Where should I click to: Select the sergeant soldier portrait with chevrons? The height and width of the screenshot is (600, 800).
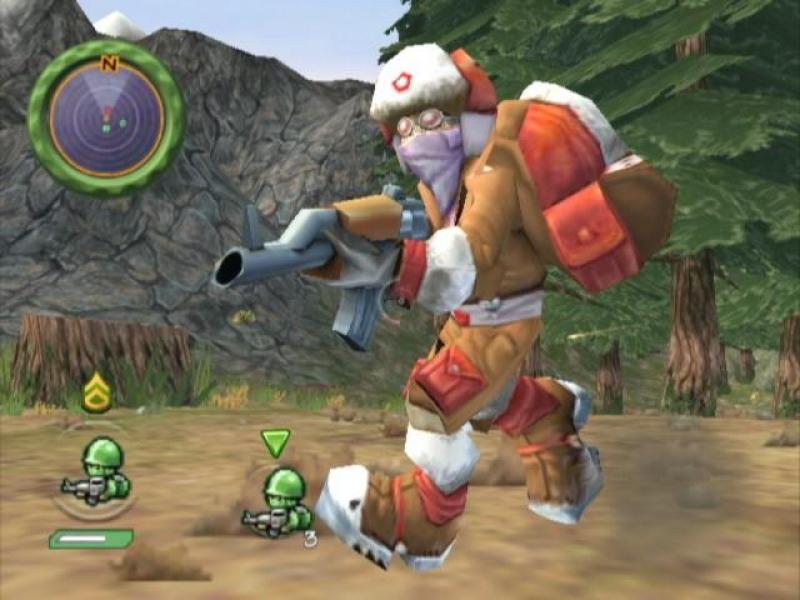coord(97,470)
